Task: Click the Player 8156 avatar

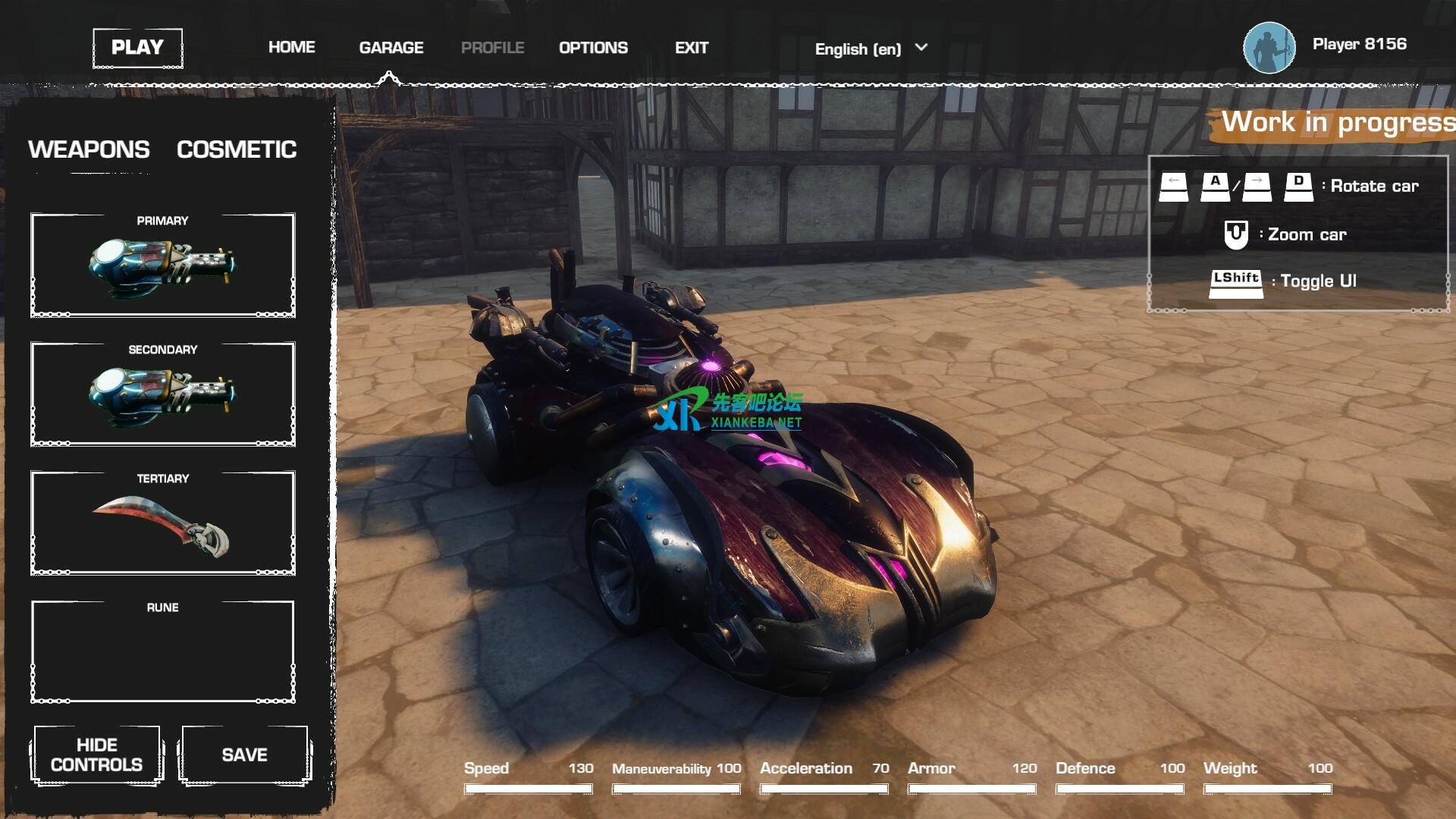Action: coord(1269,48)
